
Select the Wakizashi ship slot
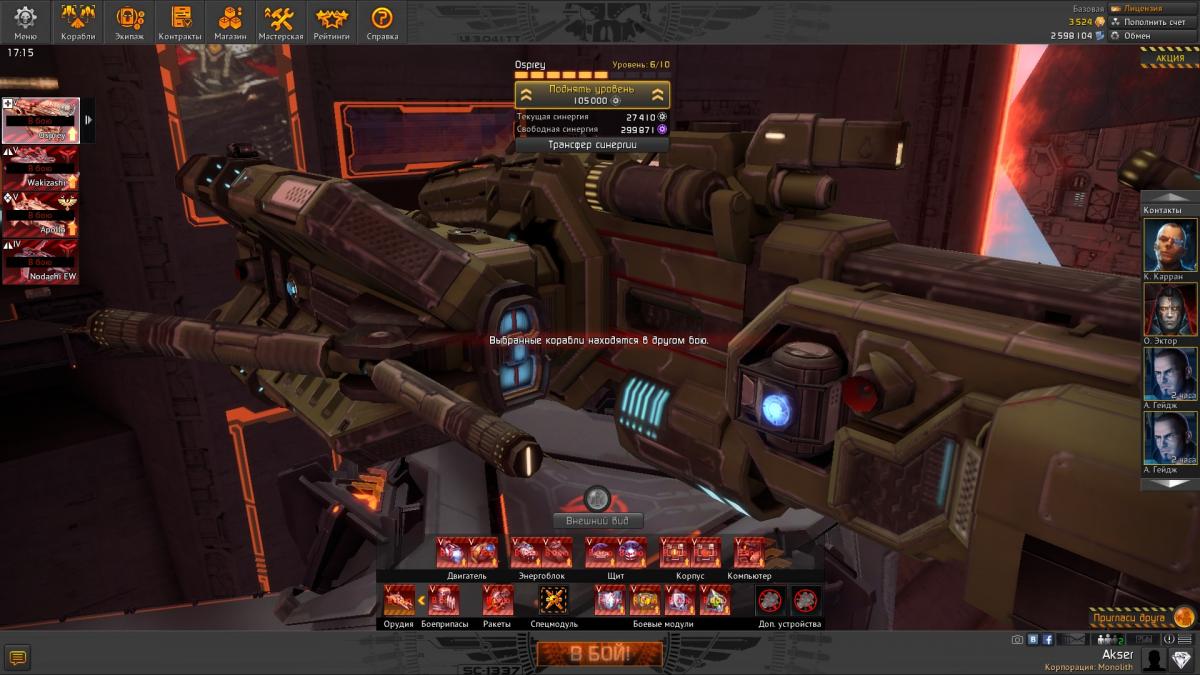pyautogui.click(x=41, y=166)
